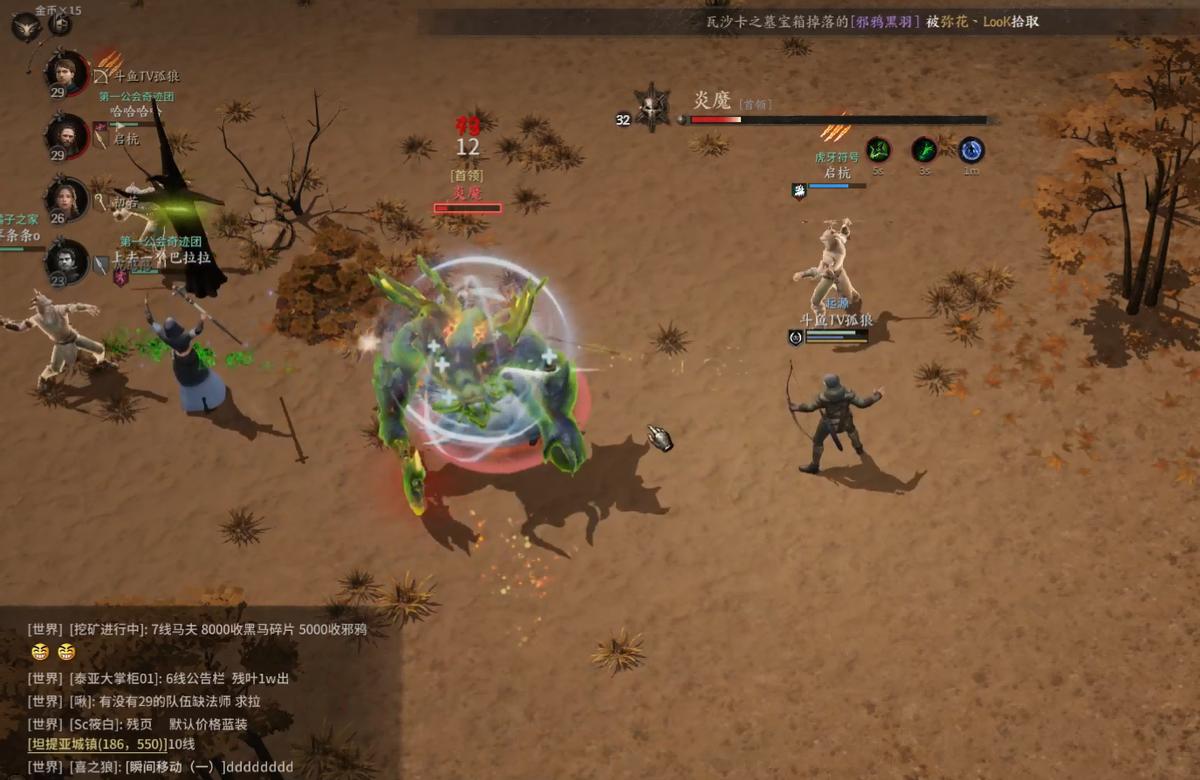This screenshot has height=780, width=1200.
Task: Select the 炎魔 boss skull emblem
Action: tap(652, 107)
